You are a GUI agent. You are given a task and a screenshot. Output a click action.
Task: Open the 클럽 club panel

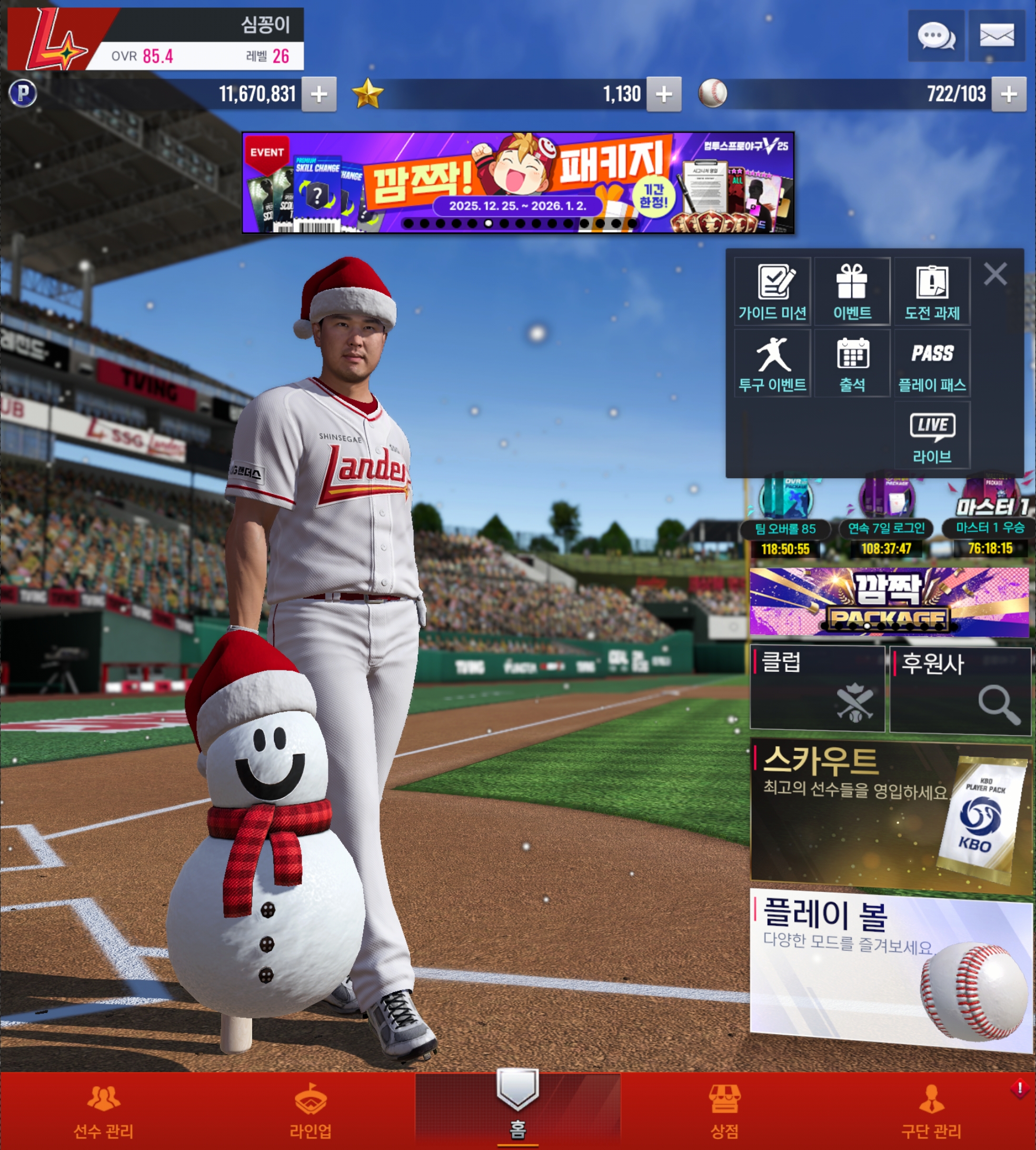[818, 688]
